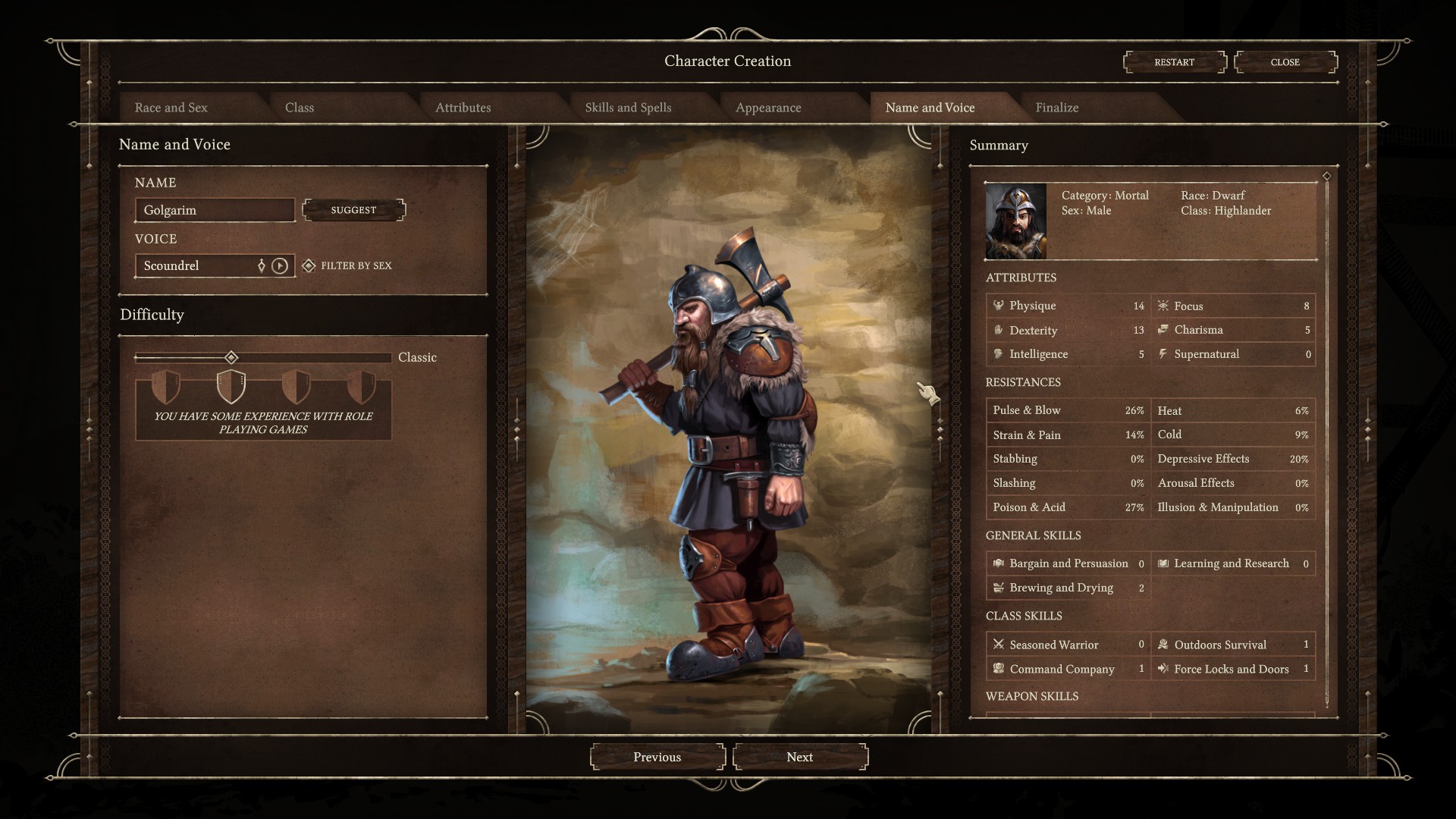Play the selected voice sample
The height and width of the screenshot is (819, 1456).
point(280,265)
